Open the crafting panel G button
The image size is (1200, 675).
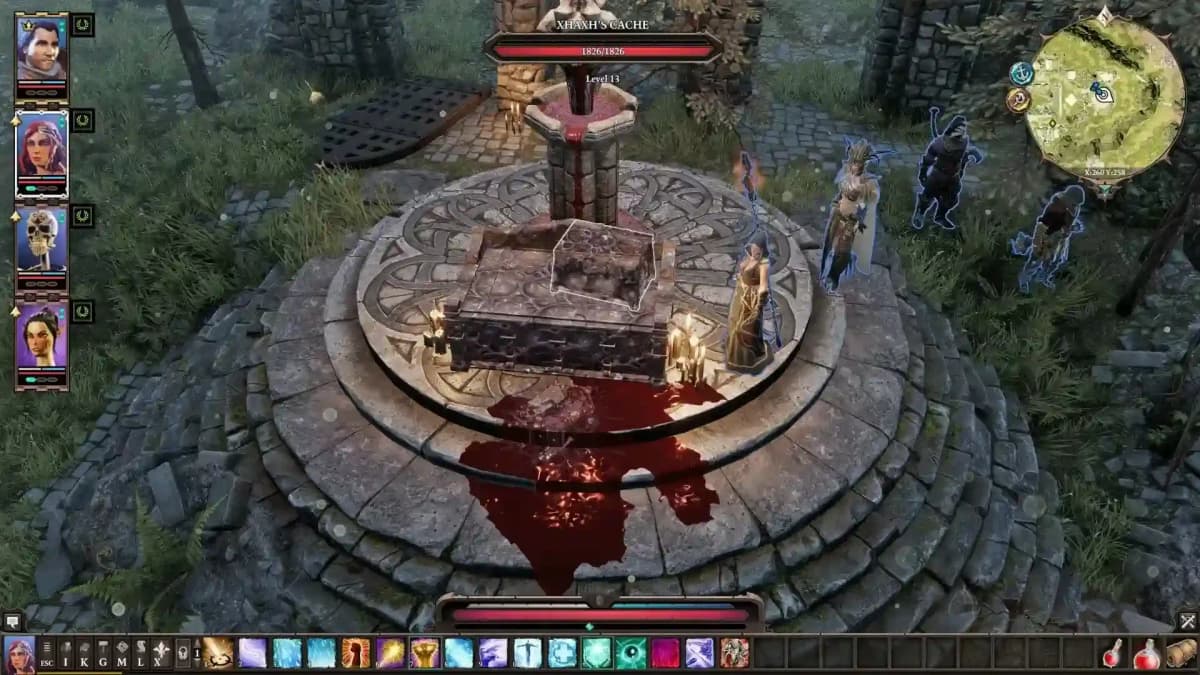point(103,653)
